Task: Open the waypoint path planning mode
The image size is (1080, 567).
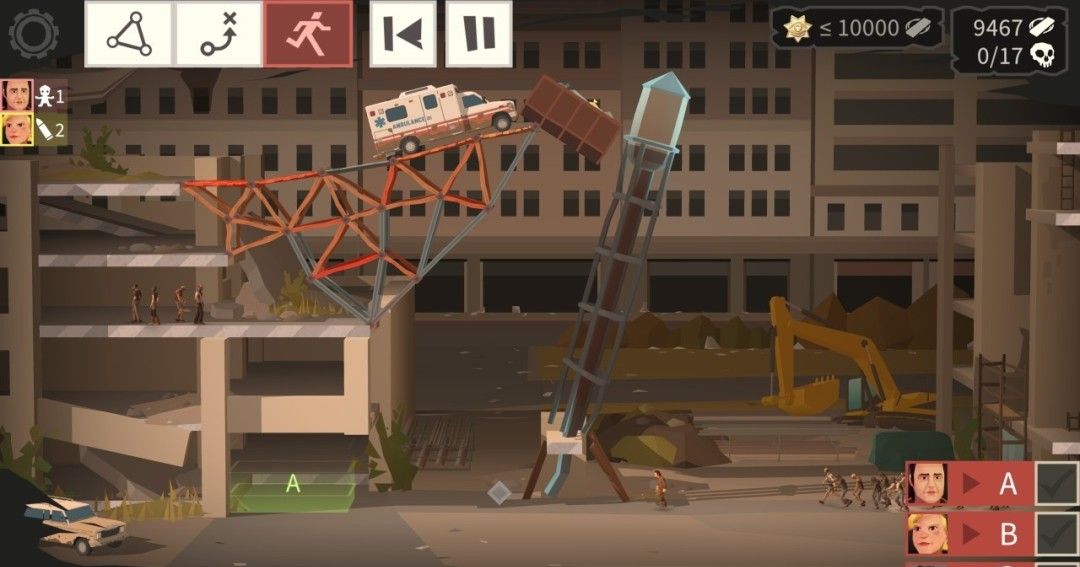Action: point(218,34)
